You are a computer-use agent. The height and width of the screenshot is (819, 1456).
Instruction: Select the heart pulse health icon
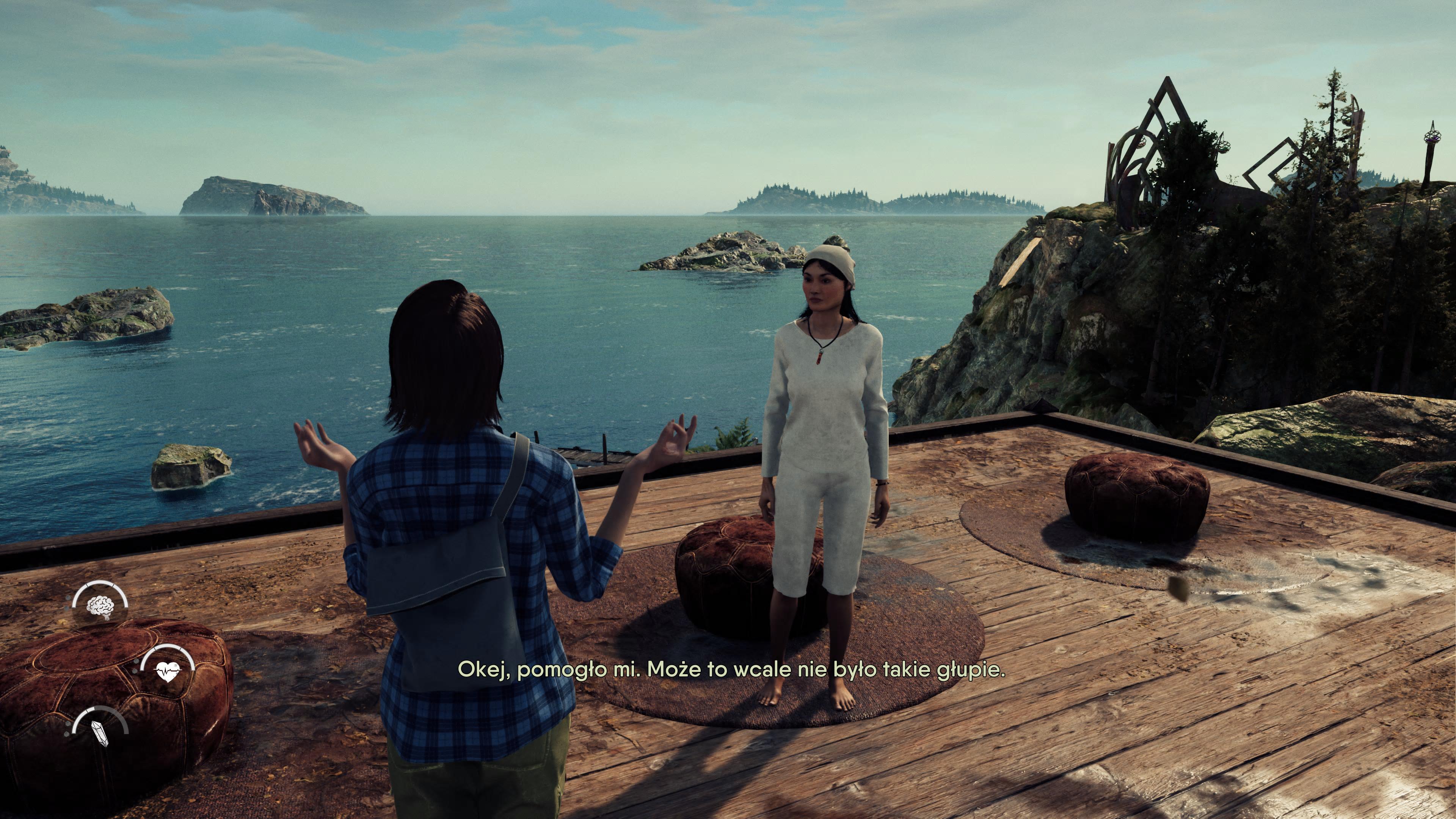click(x=168, y=672)
